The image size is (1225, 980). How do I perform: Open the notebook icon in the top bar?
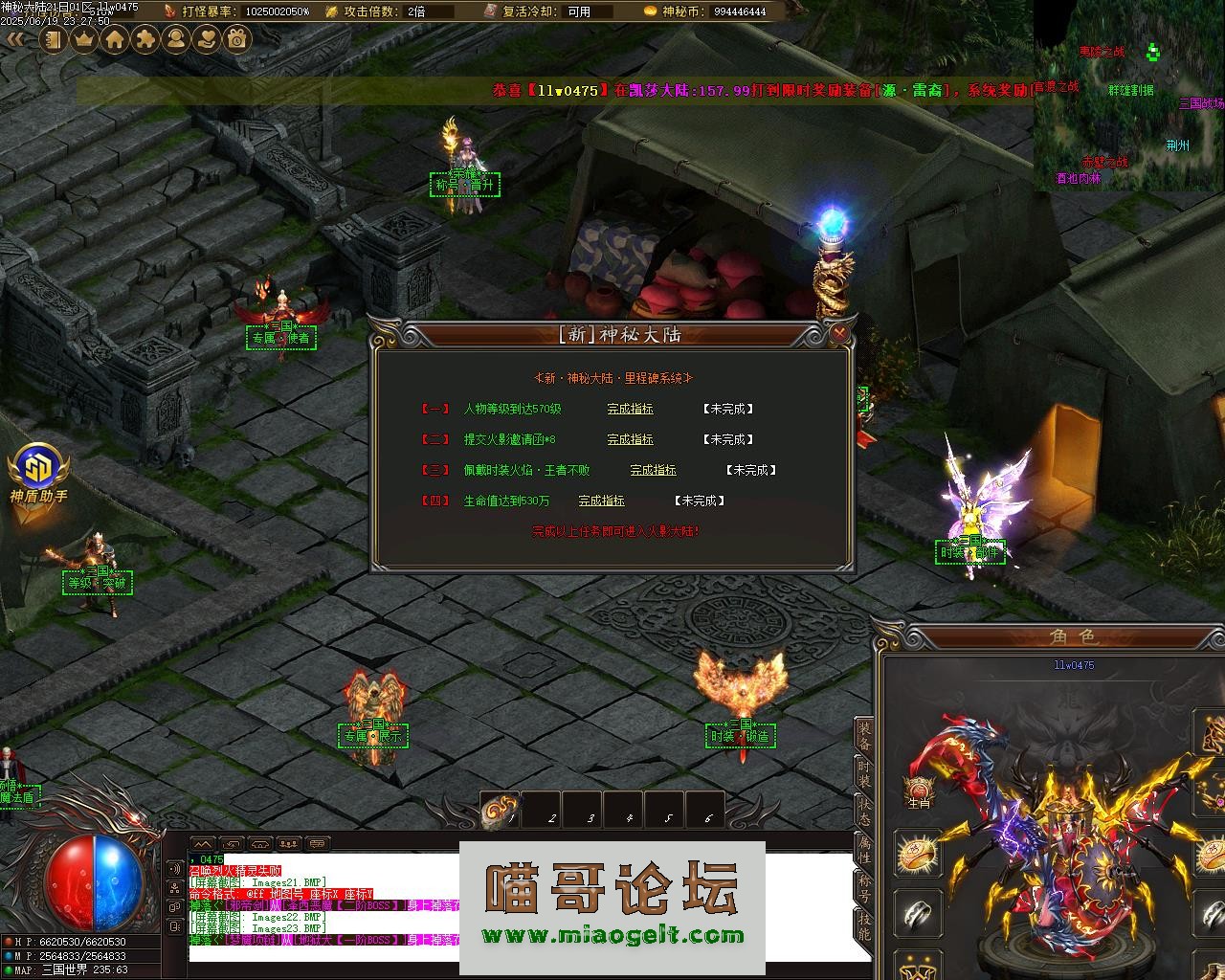coord(54,39)
